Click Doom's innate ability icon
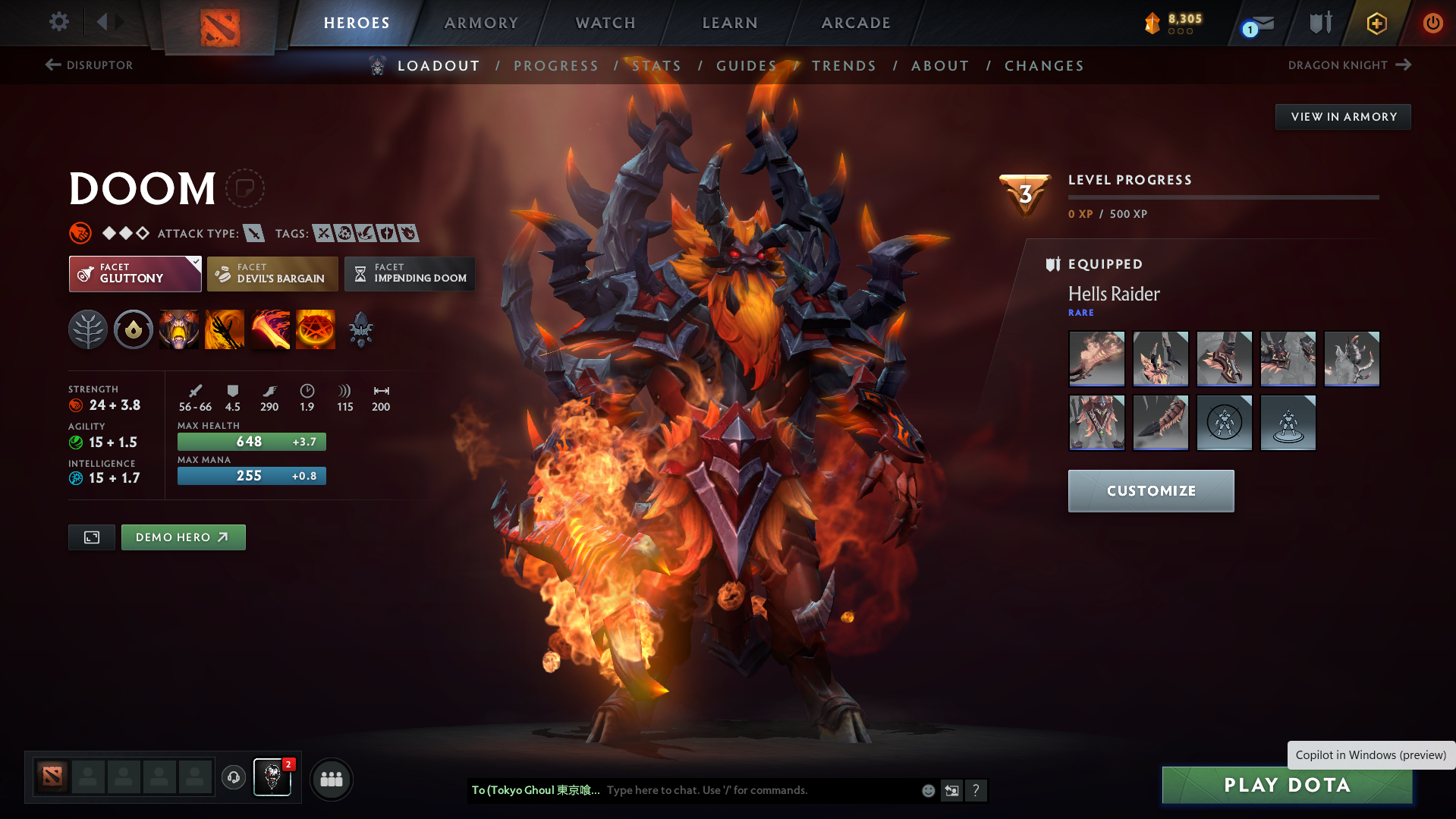 (134, 329)
